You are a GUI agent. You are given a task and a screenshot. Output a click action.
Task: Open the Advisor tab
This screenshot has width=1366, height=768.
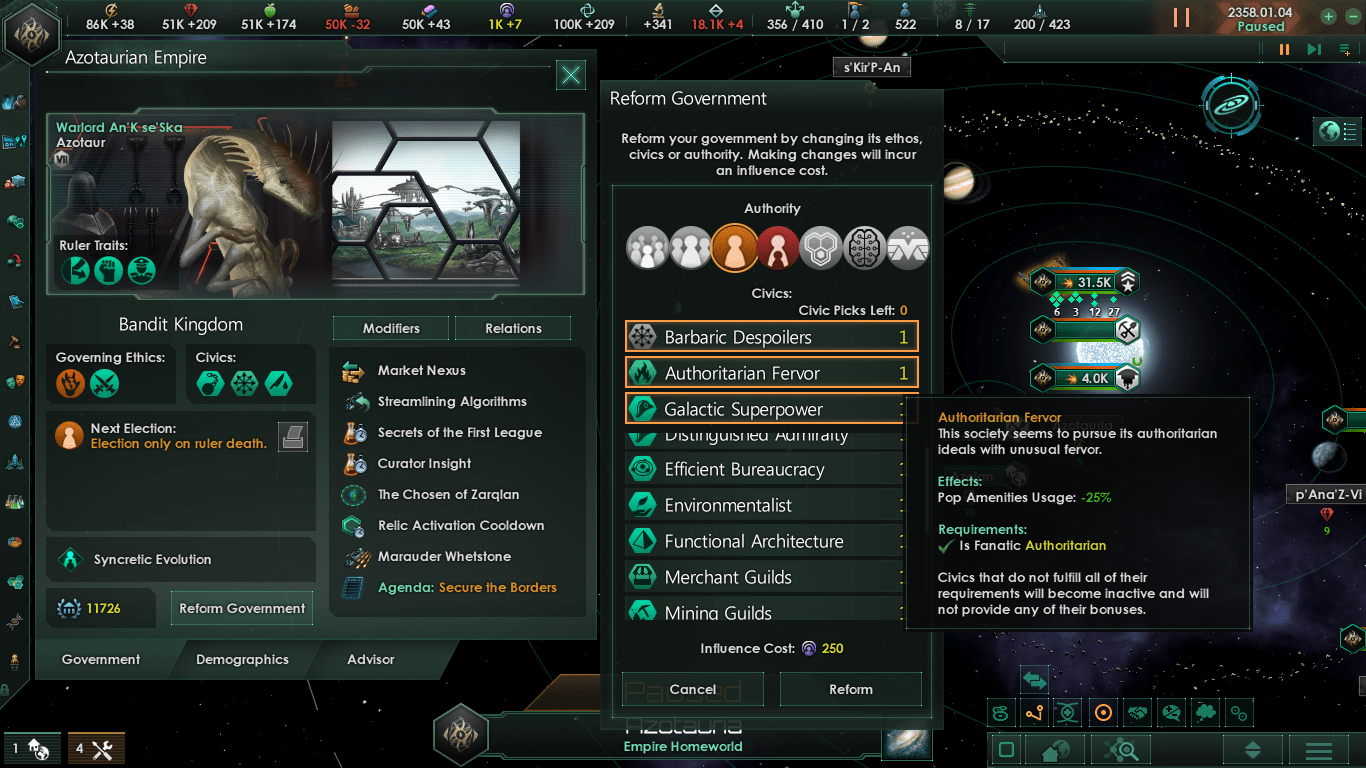point(370,660)
